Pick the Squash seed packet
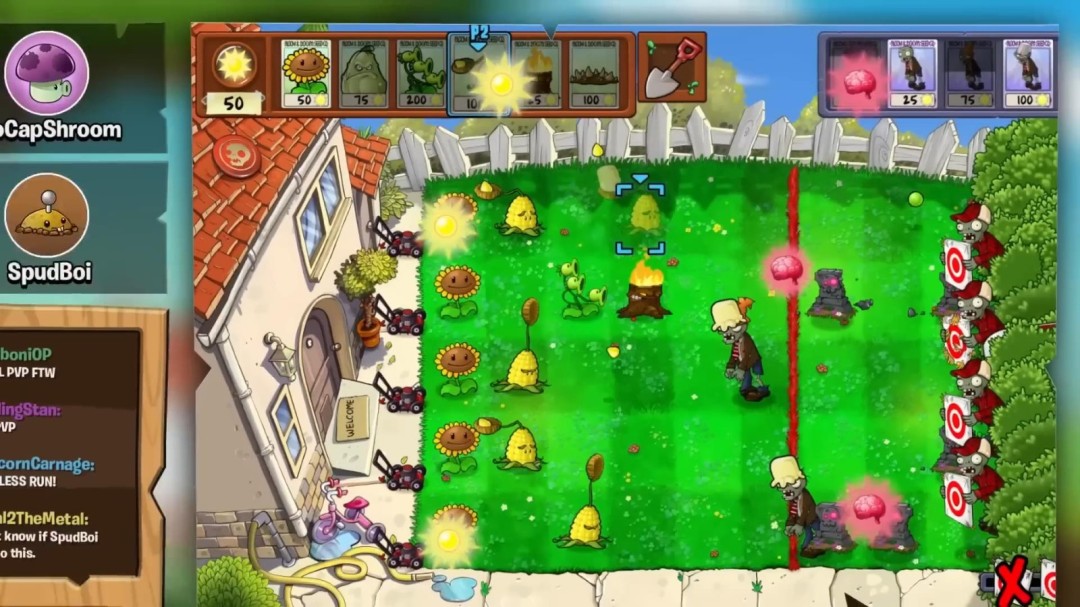The image size is (1080, 607). [x=362, y=73]
